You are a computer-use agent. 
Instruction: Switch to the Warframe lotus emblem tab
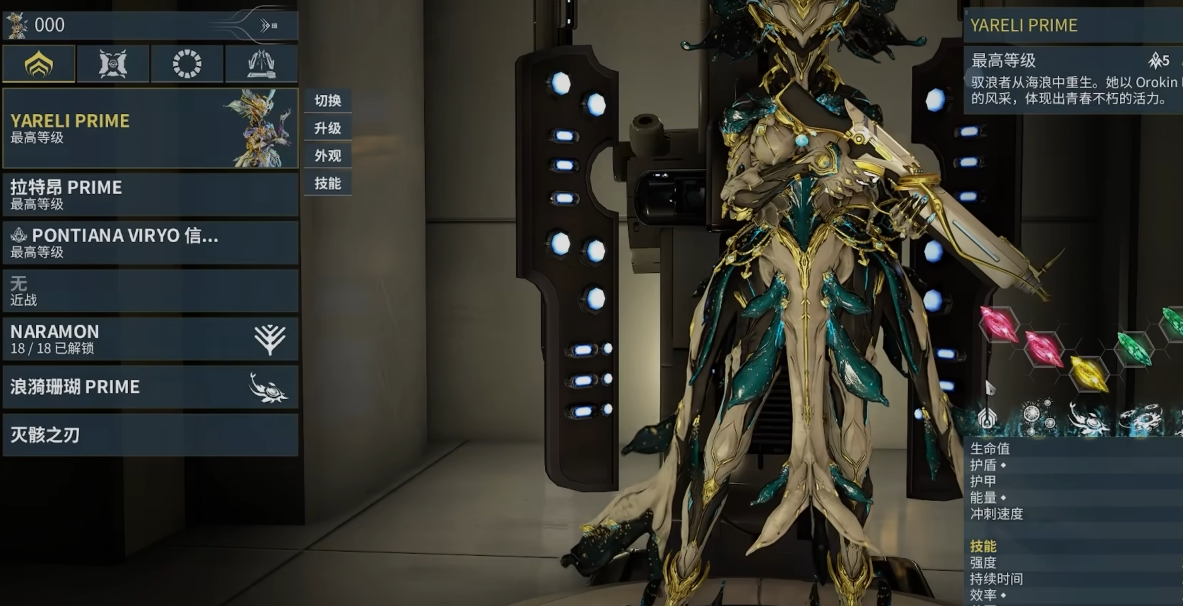coord(39,64)
